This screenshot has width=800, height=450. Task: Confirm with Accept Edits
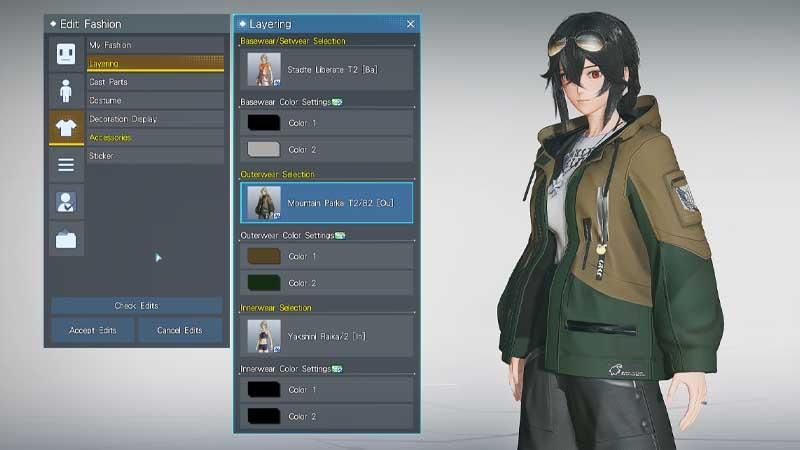[x=93, y=330]
